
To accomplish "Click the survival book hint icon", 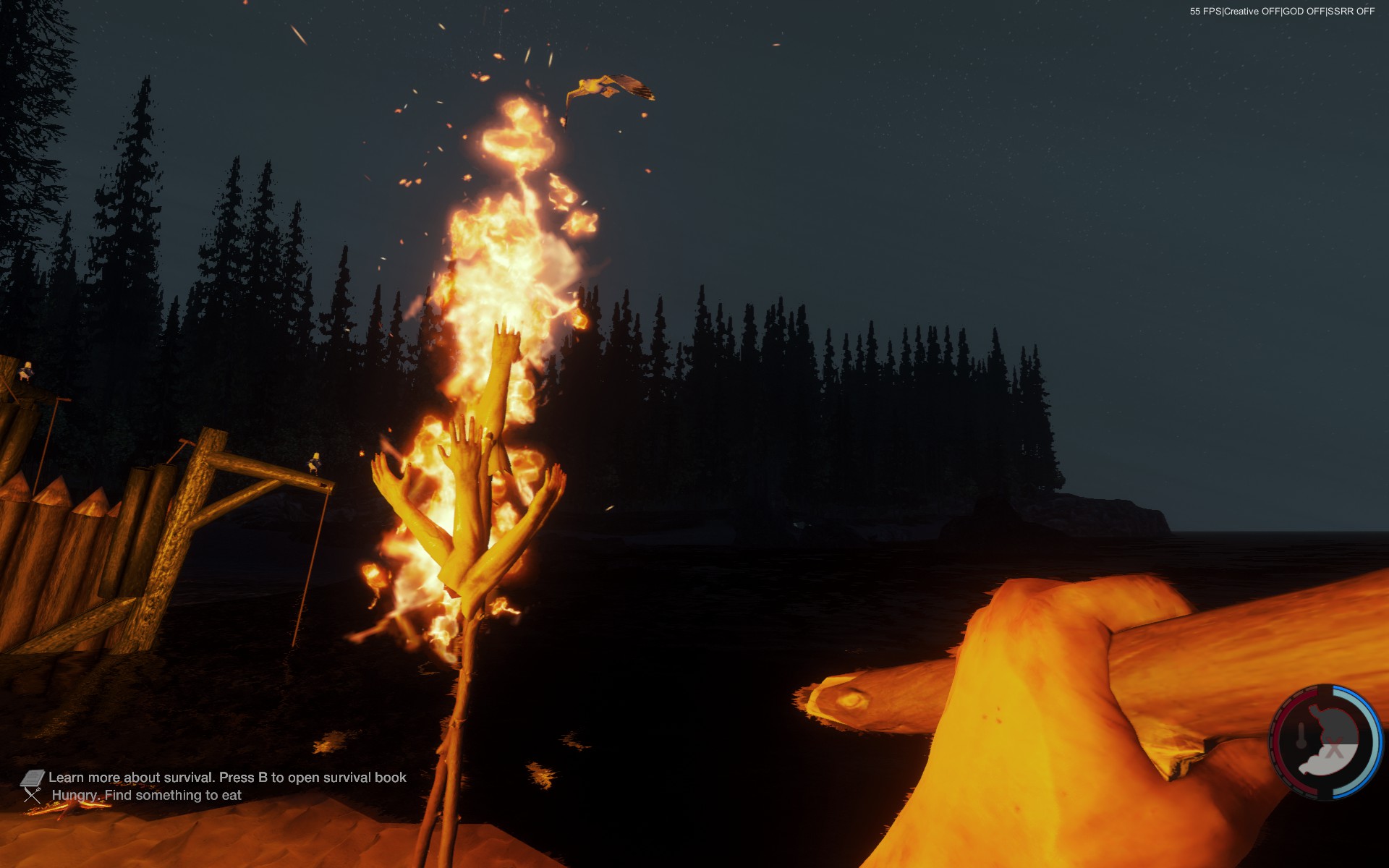I will tap(33, 778).
